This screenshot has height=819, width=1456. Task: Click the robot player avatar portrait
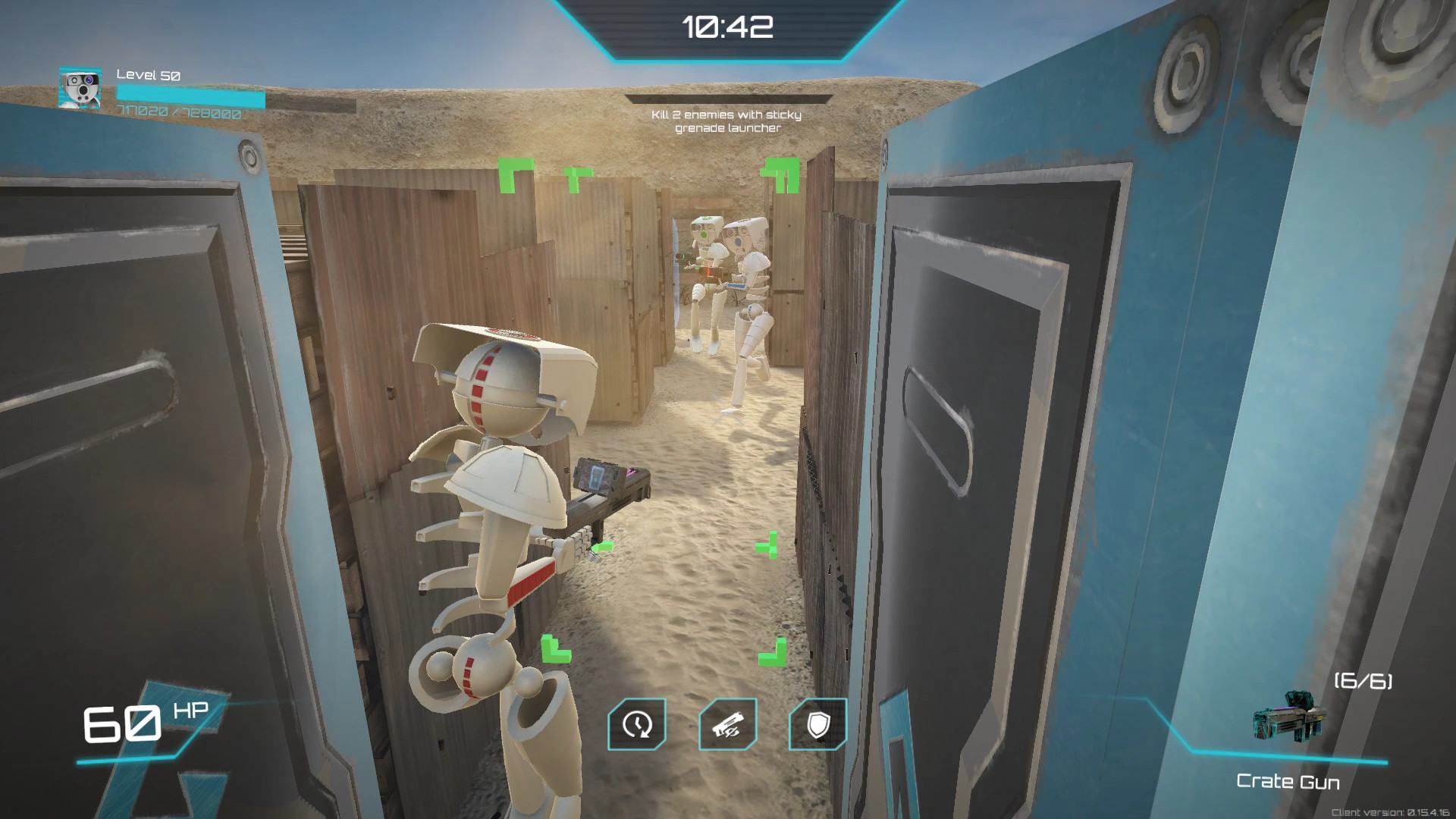(x=80, y=89)
